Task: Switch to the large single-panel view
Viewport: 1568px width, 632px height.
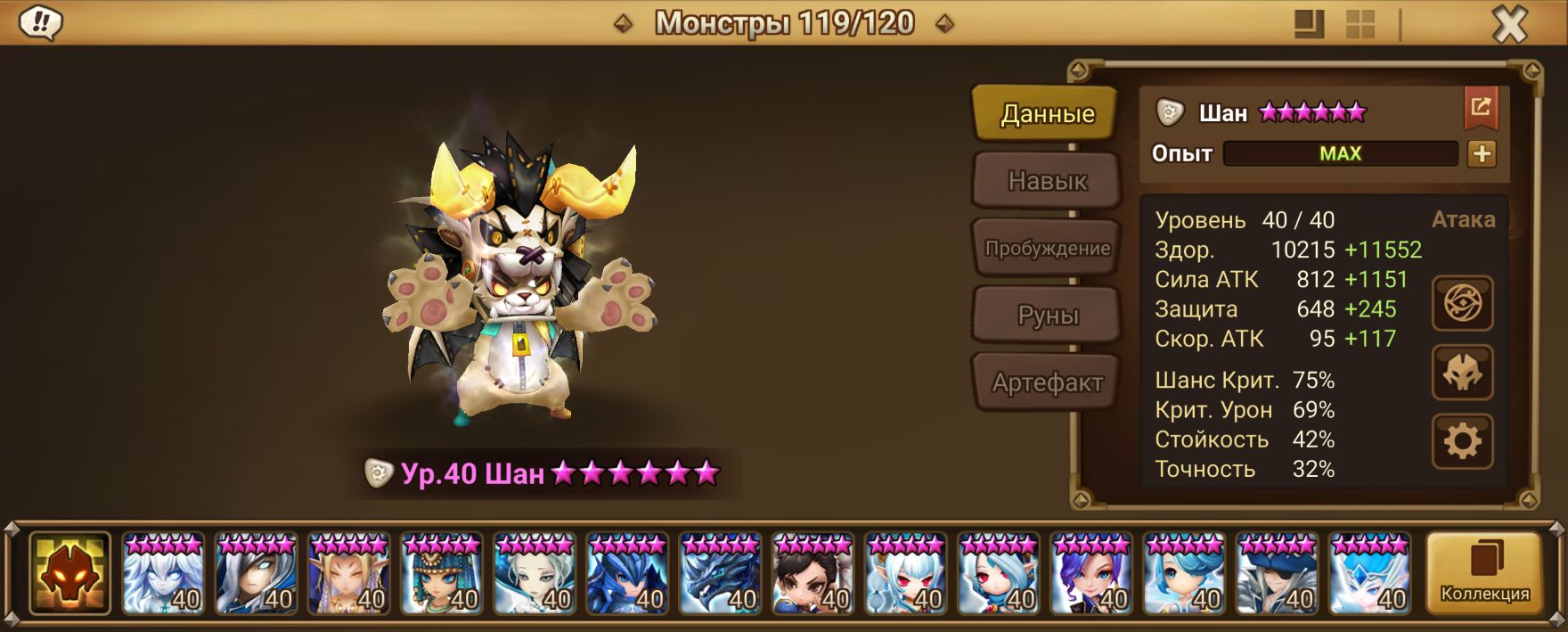Action: pos(1309,24)
